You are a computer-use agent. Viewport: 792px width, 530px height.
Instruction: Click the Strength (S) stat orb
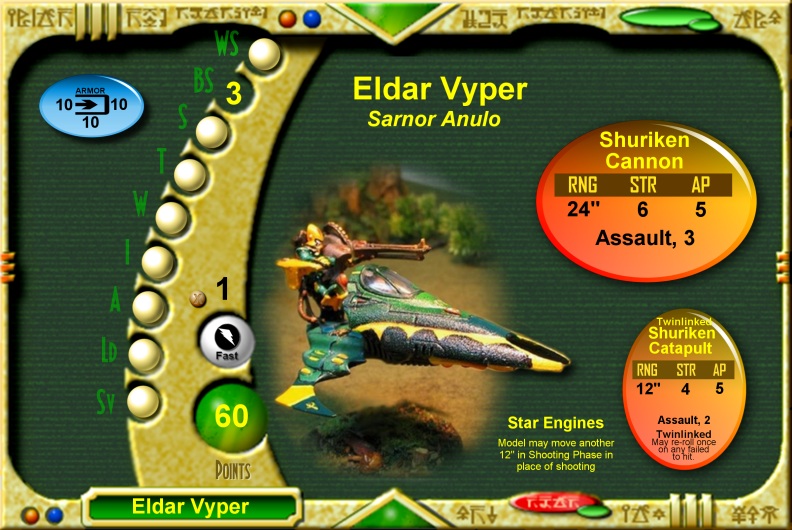point(211,132)
